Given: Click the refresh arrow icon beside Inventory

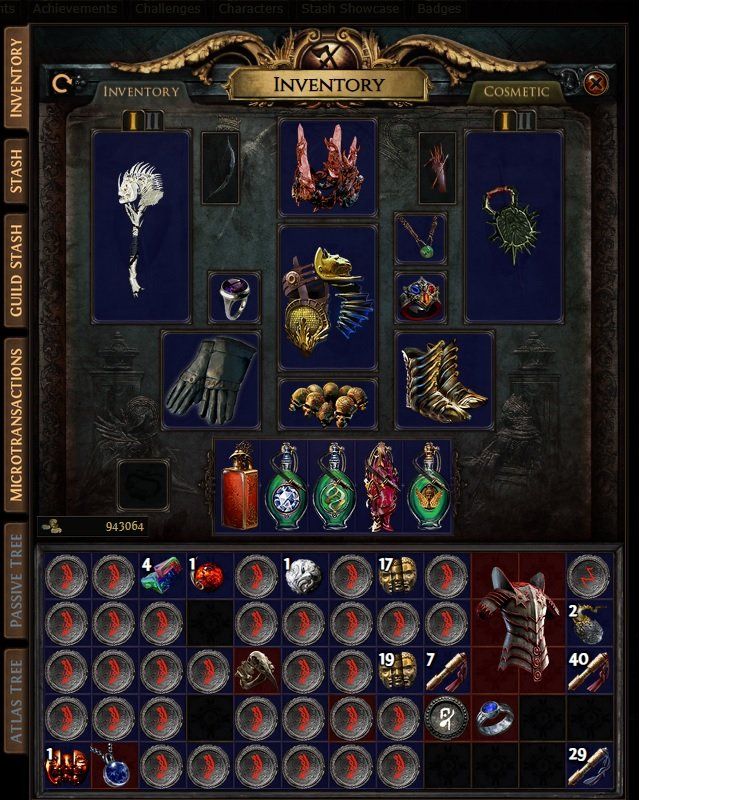Looking at the screenshot, I should 62,85.
